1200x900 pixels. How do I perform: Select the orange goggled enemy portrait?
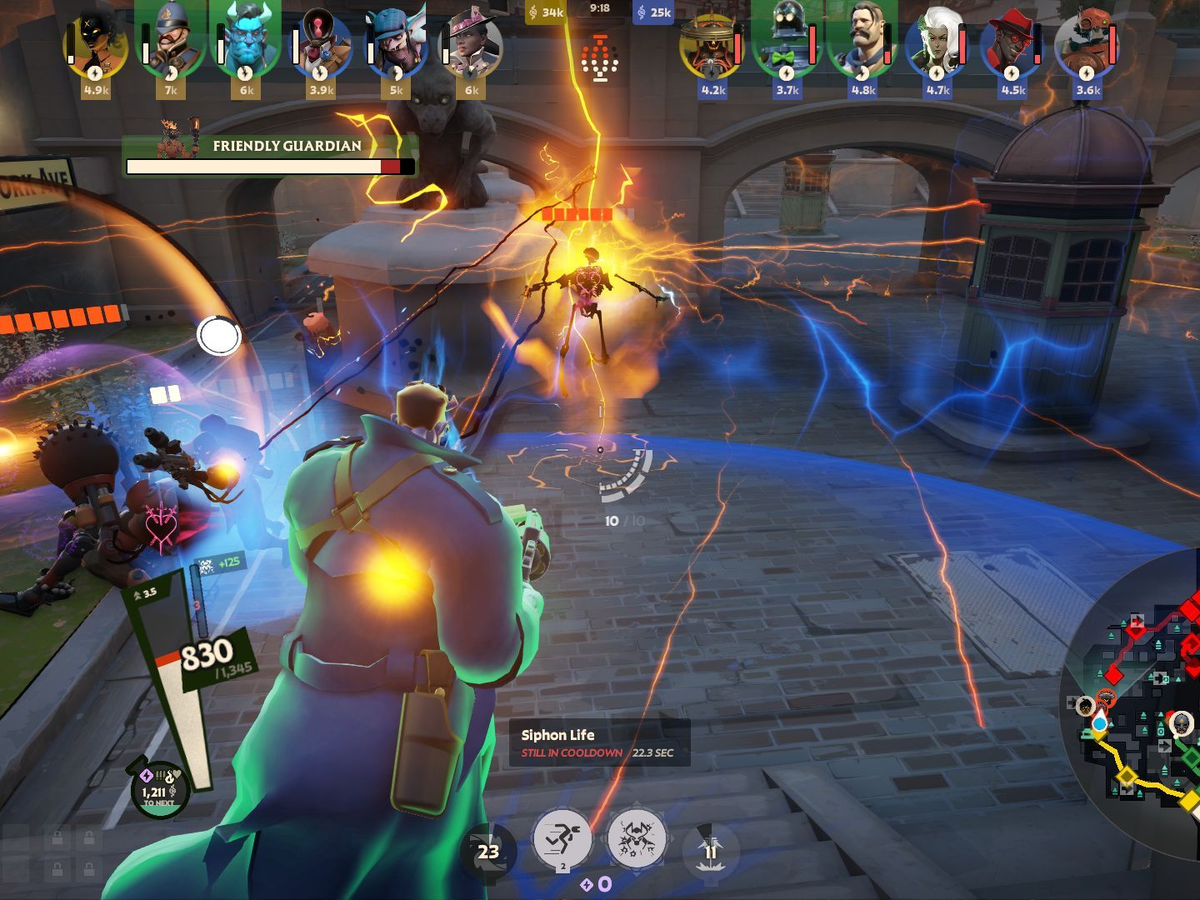pyautogui.click(x=1086, y=44)
